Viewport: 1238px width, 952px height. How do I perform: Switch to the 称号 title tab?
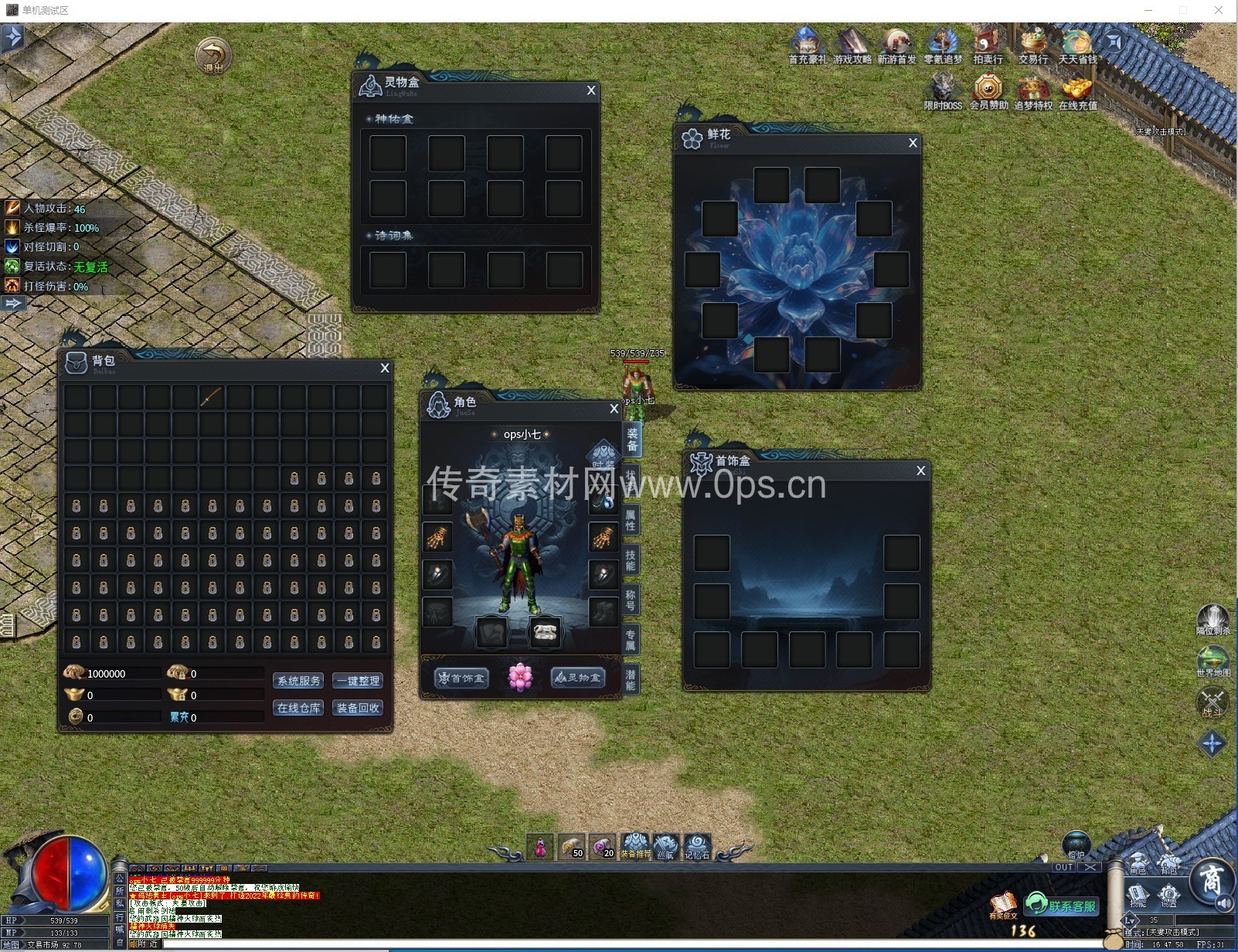tap(631, 600)
